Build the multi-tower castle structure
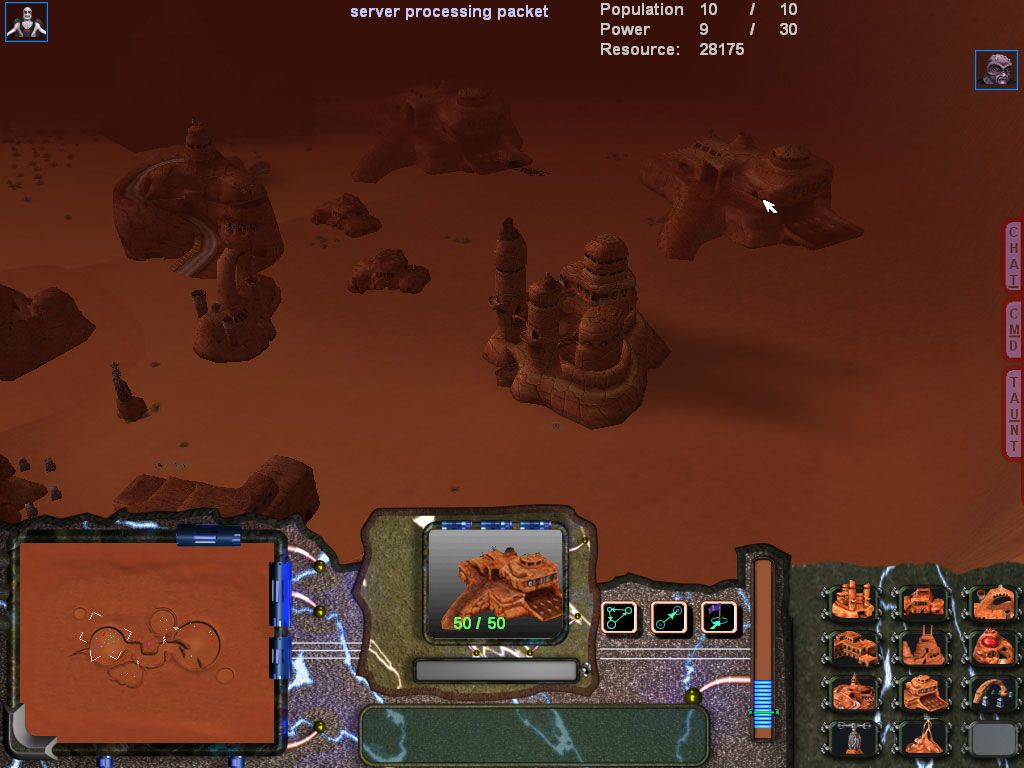 click(853, 602)
